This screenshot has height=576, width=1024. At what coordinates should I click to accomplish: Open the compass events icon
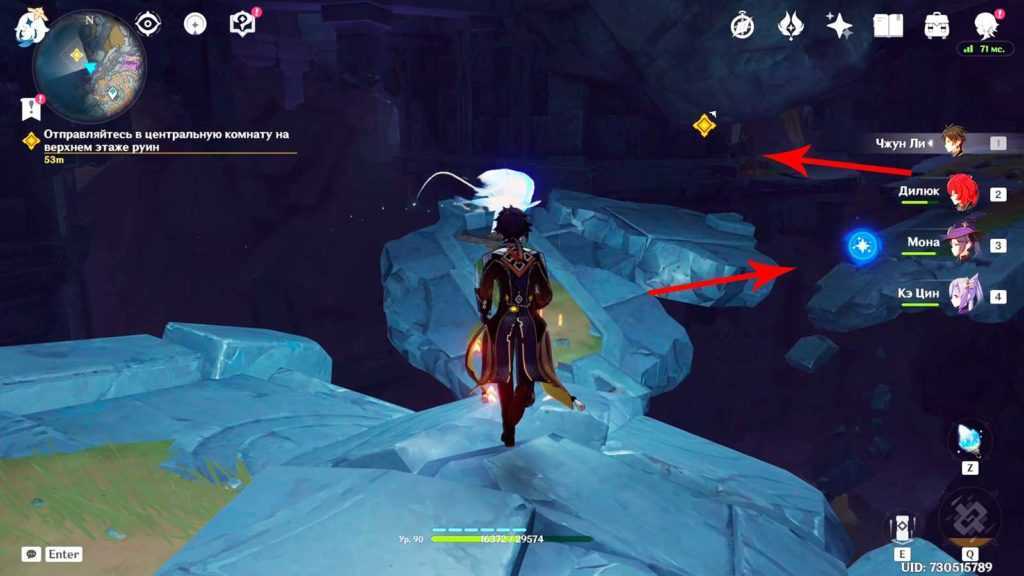[742, 25]
